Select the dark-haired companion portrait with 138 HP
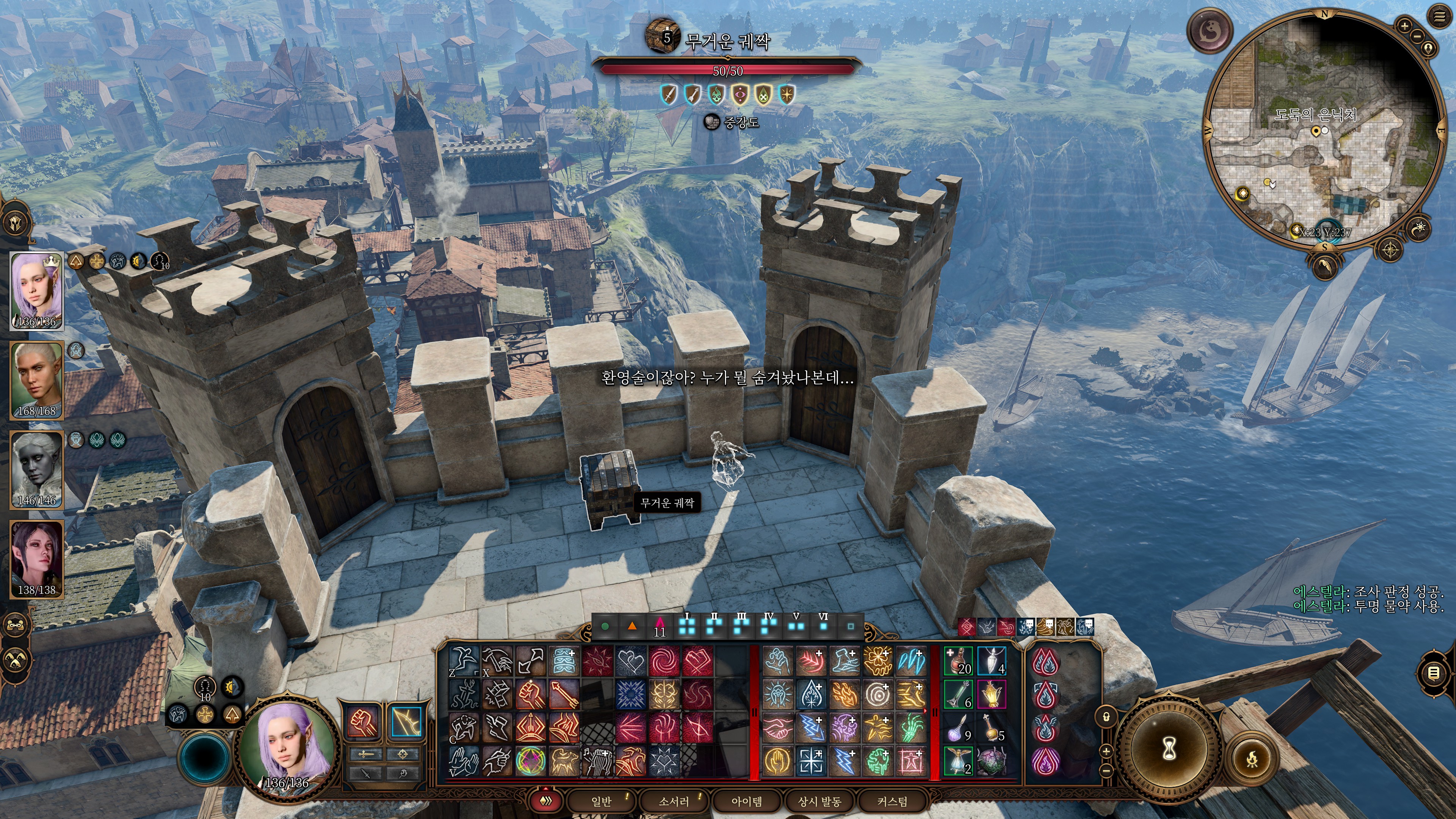The width and height of the screenshot is (1456, 819). 37,559
